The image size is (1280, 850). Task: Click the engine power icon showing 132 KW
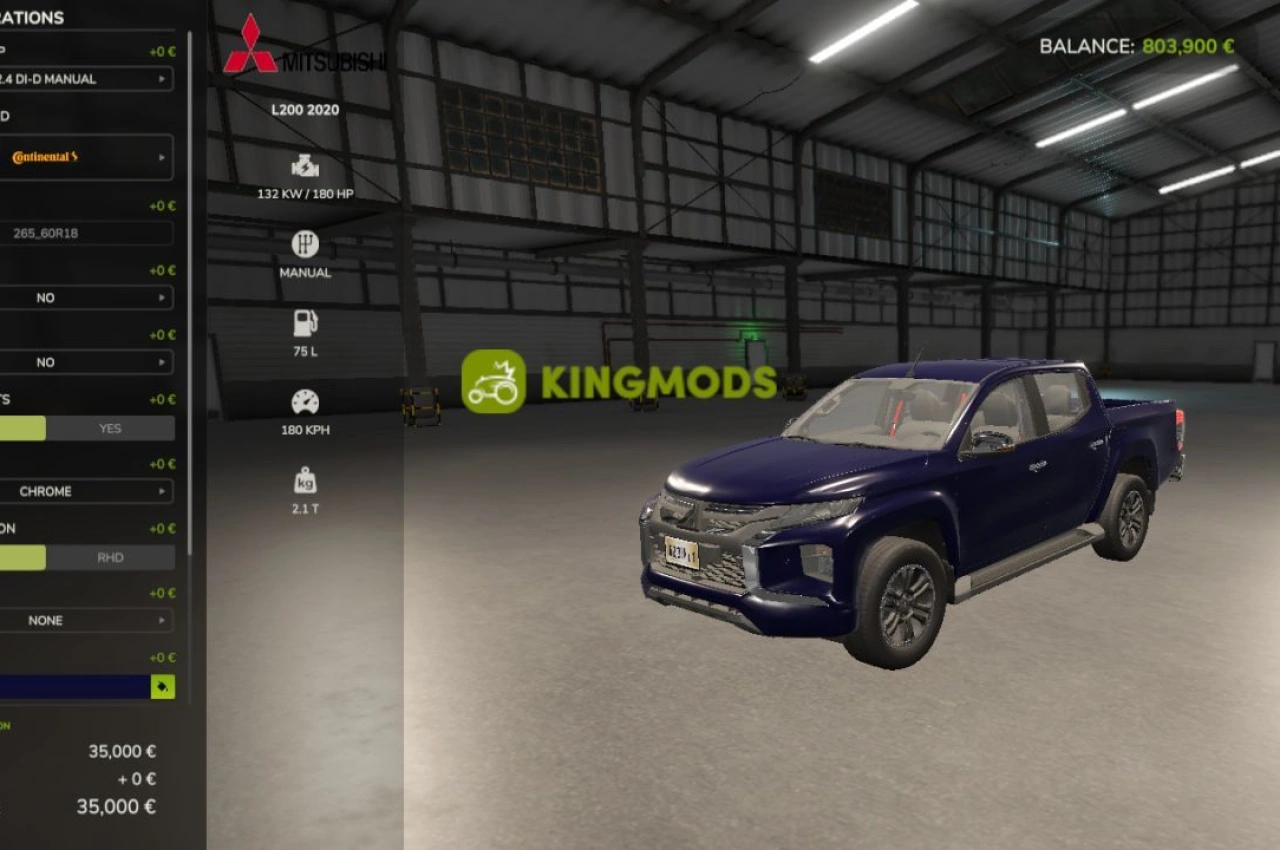[303, 166]
